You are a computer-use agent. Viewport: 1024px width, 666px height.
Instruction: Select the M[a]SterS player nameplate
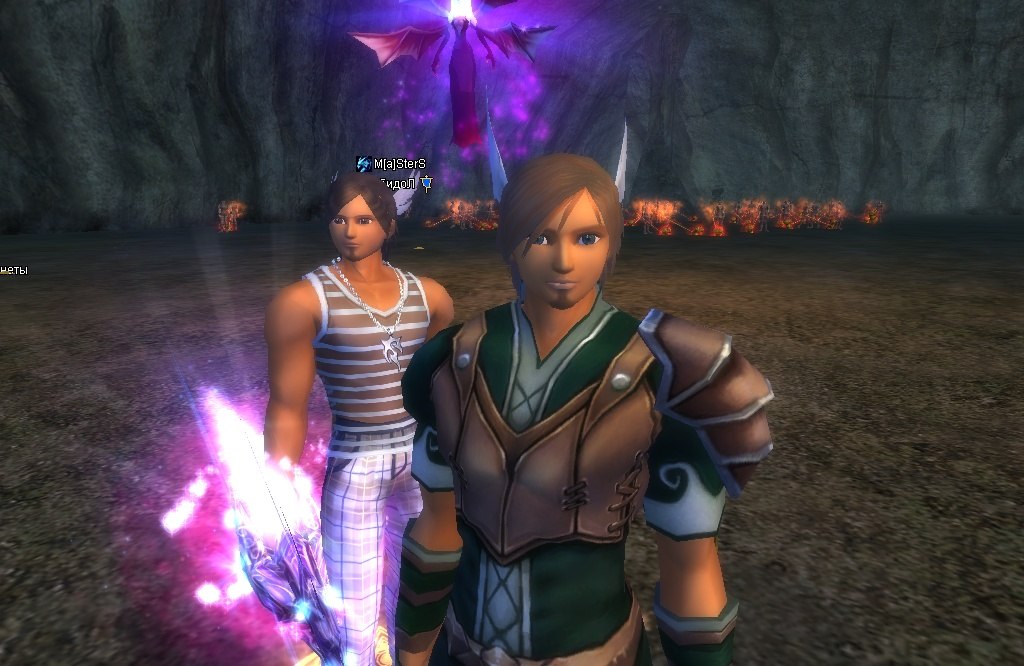(x=399, y=164)
